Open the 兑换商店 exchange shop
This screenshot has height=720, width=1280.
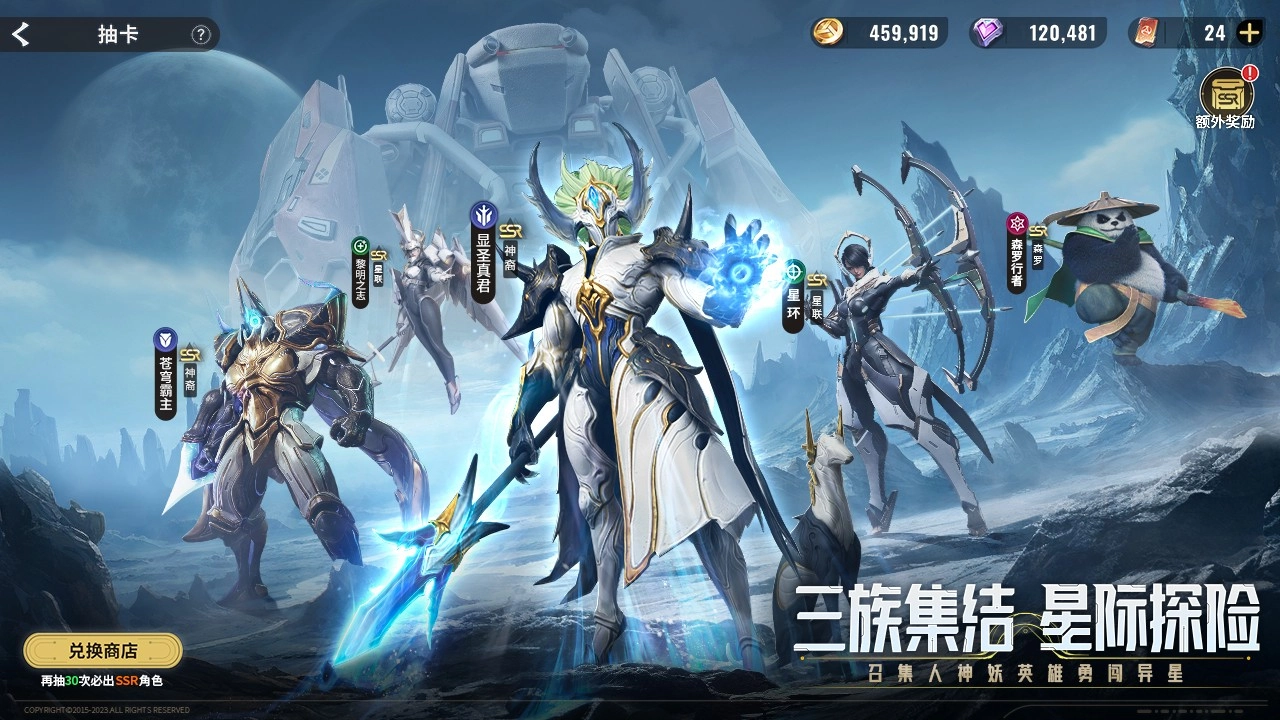pos(104,649)
